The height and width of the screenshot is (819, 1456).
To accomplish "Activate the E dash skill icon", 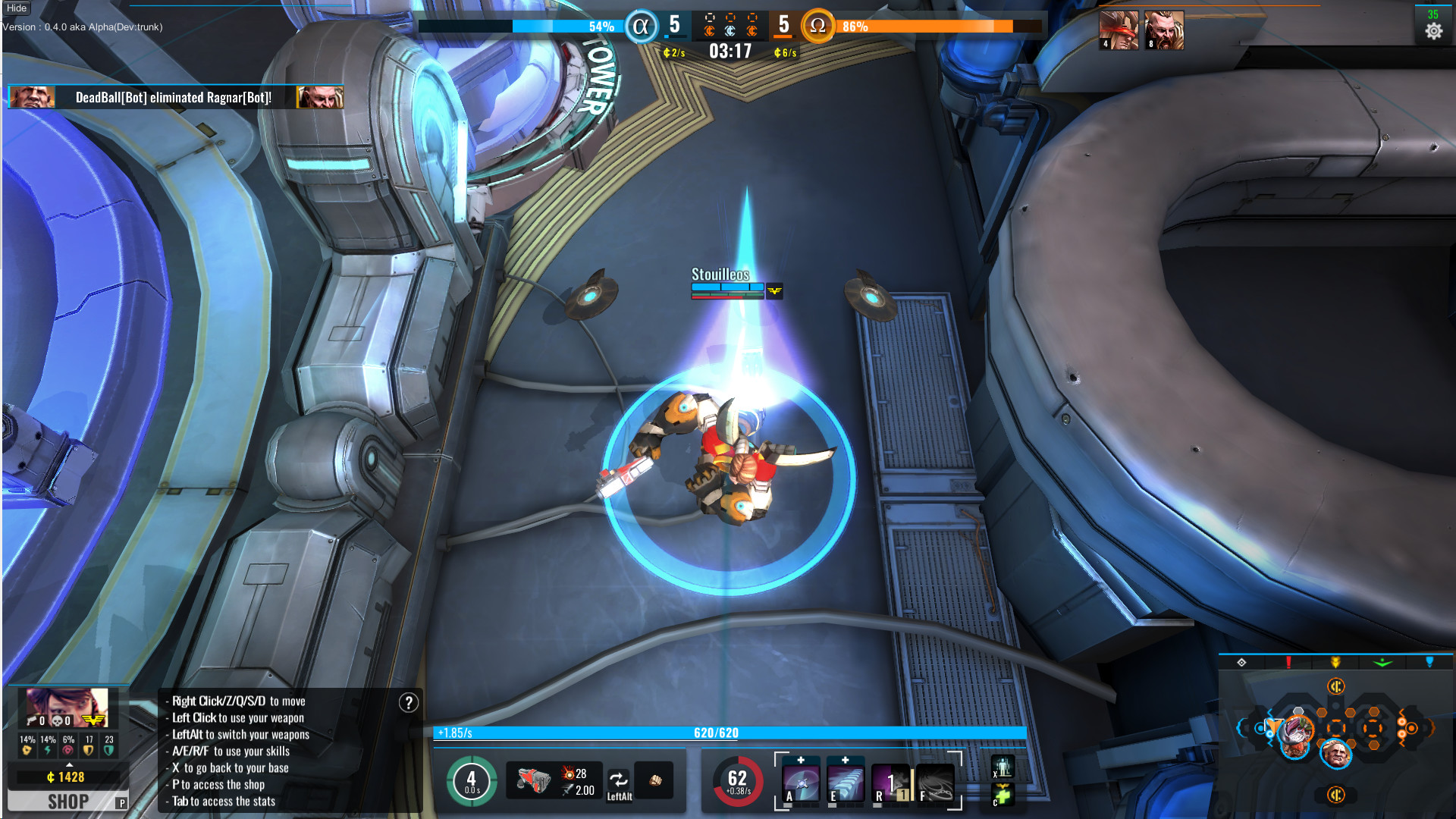I will tap(846, 783).
